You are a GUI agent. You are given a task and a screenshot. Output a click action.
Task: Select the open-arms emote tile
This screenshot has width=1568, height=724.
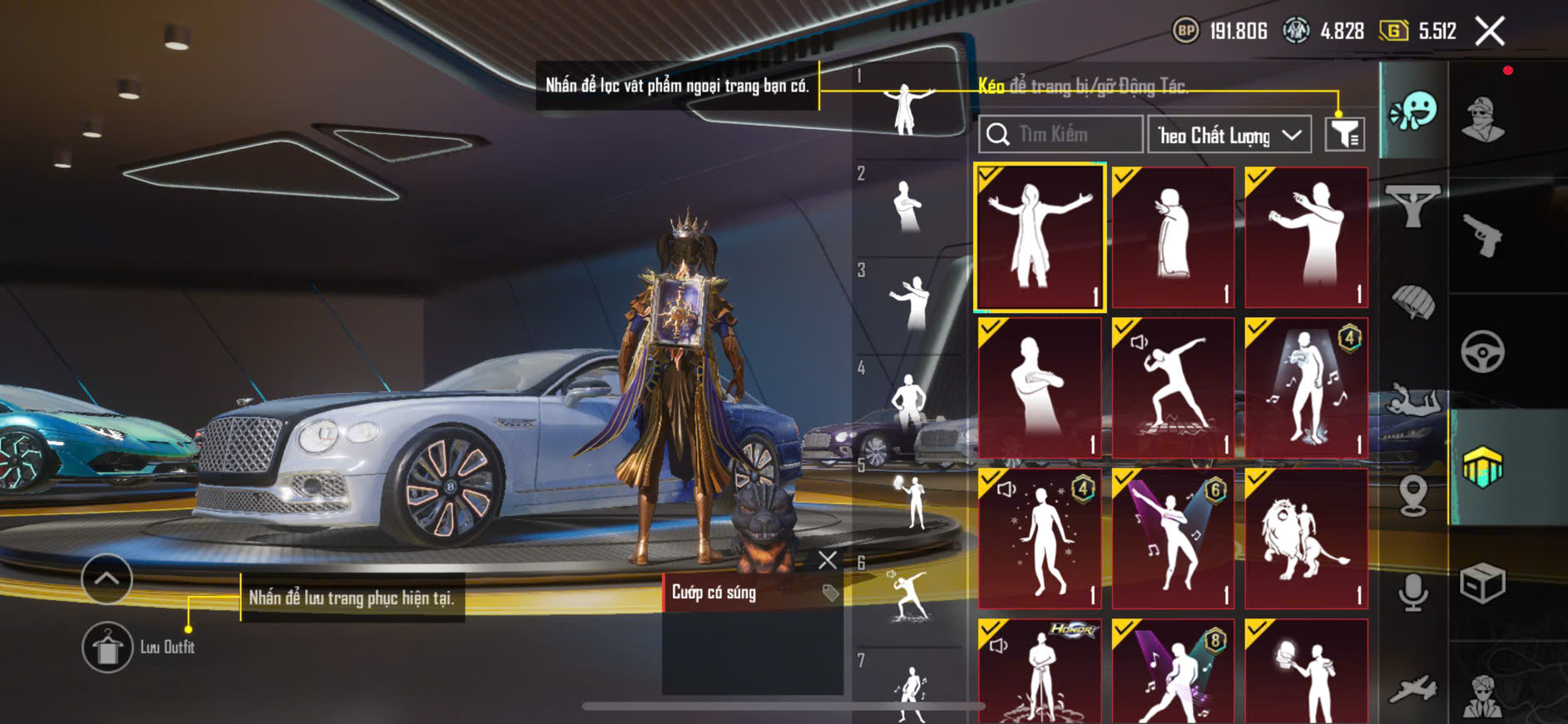click(x=1040, y=238)
